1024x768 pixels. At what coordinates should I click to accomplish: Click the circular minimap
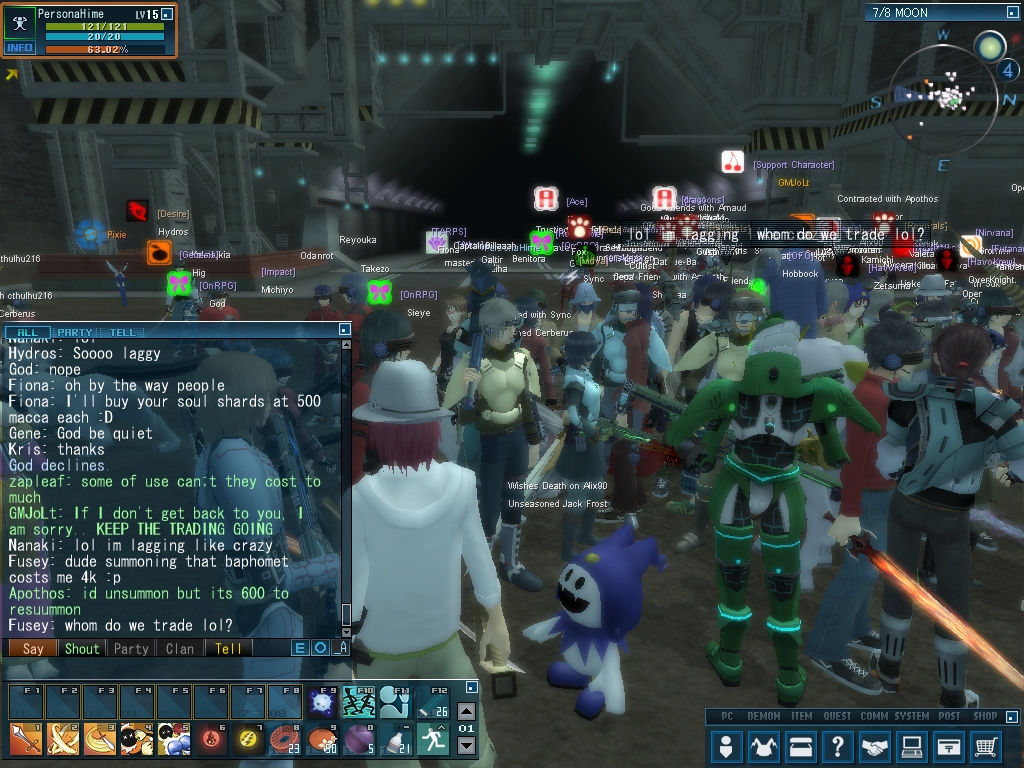950,95
